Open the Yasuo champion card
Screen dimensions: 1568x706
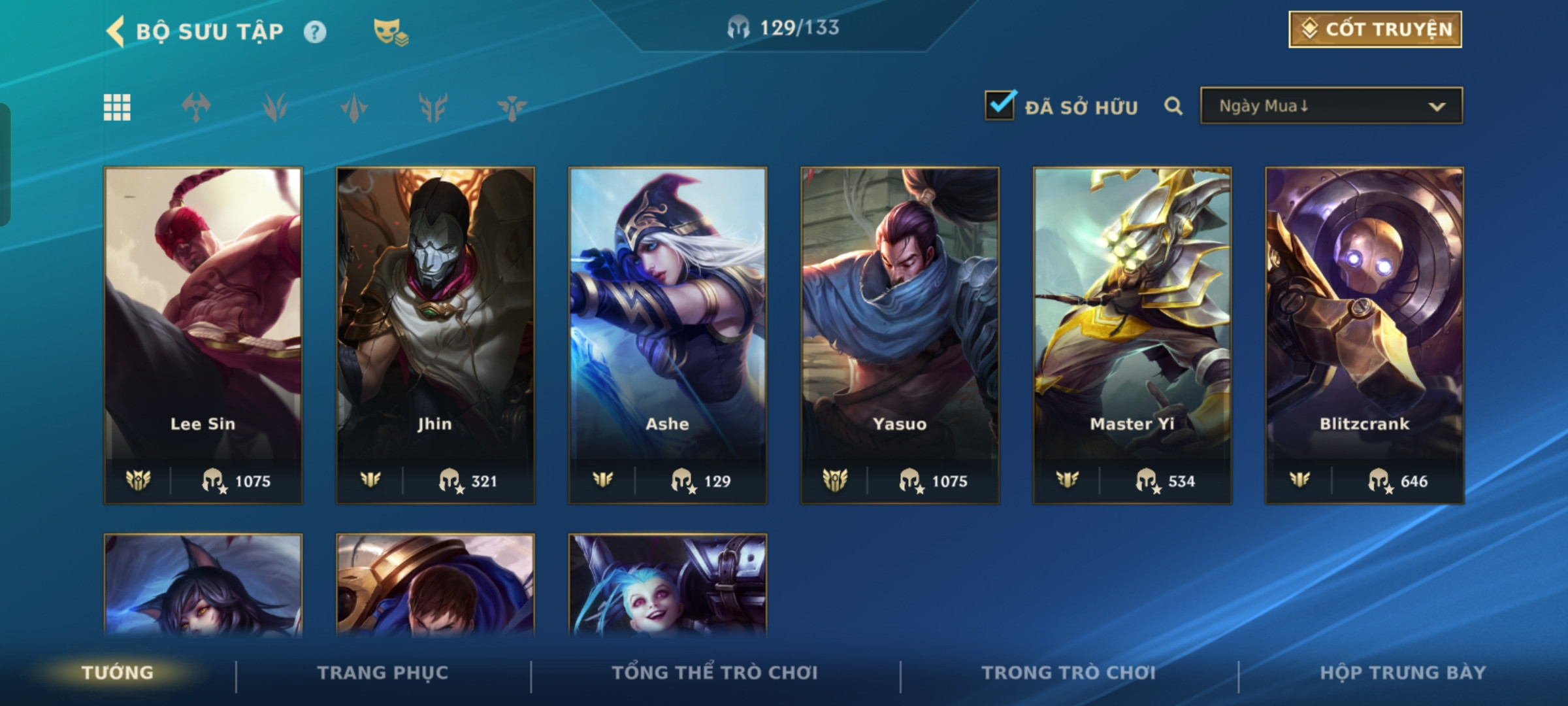coord(900,335)
